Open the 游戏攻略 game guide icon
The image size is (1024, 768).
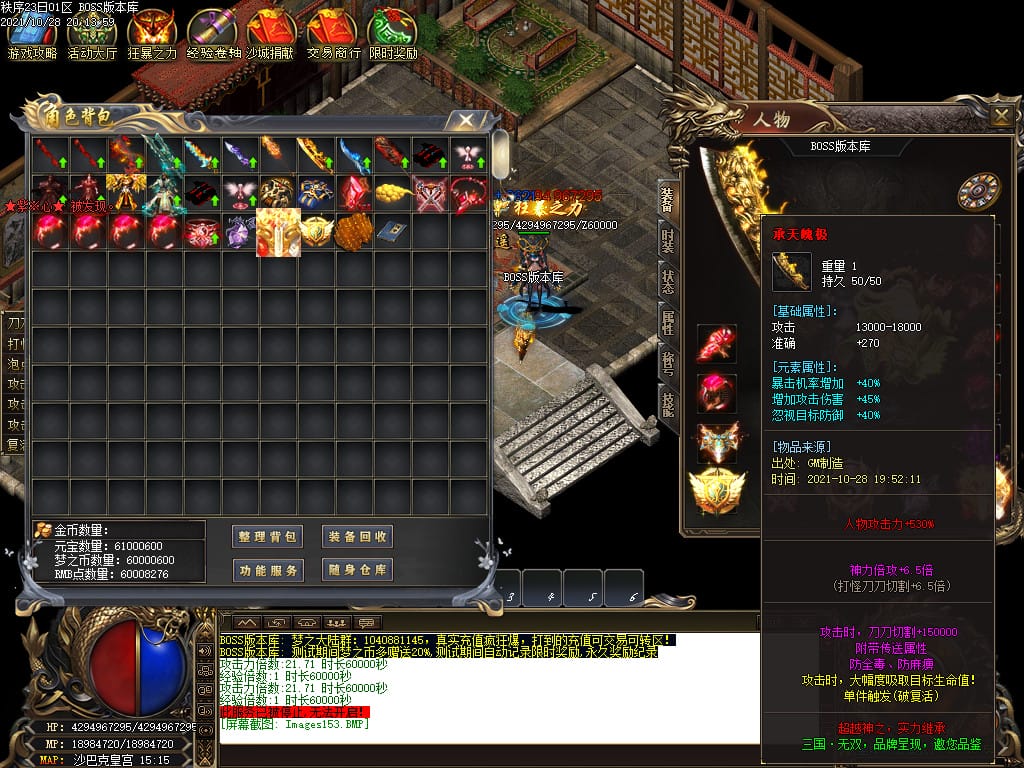[x=32, y=34]
